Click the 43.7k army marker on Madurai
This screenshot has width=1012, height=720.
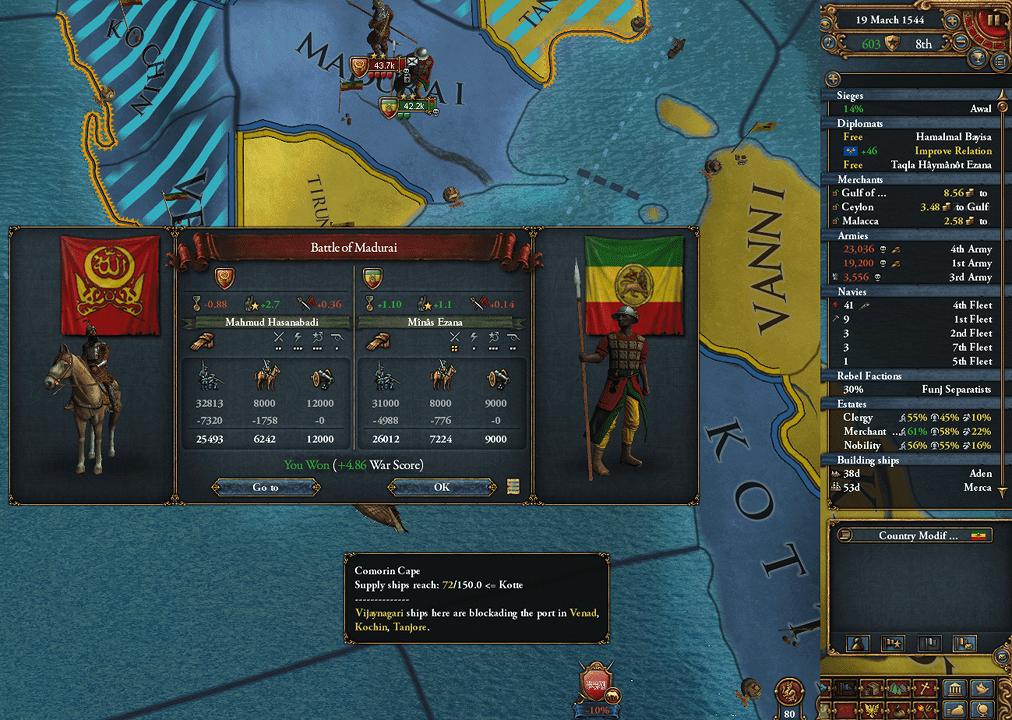coord(386,65)
